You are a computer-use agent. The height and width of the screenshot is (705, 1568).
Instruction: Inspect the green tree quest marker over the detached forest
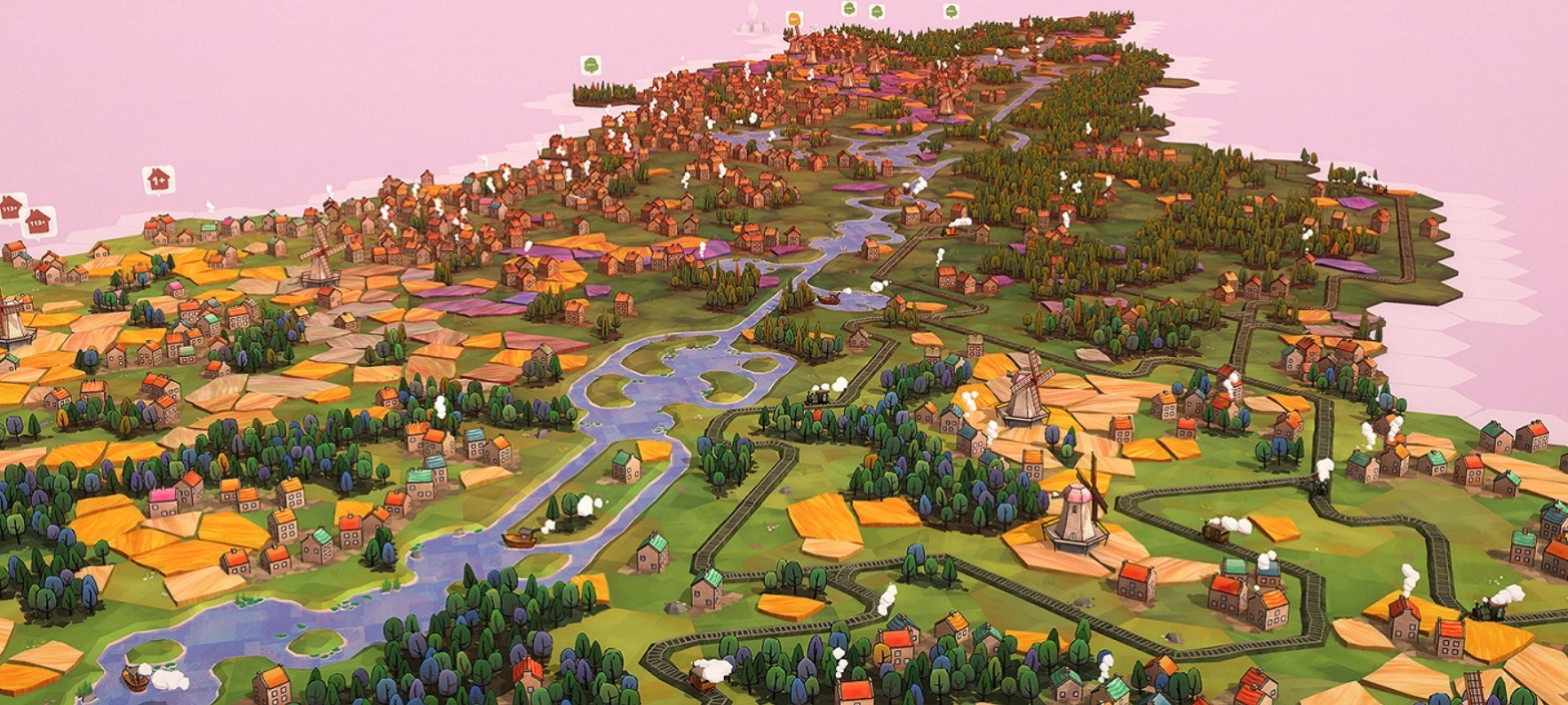[x=591, y=65]
